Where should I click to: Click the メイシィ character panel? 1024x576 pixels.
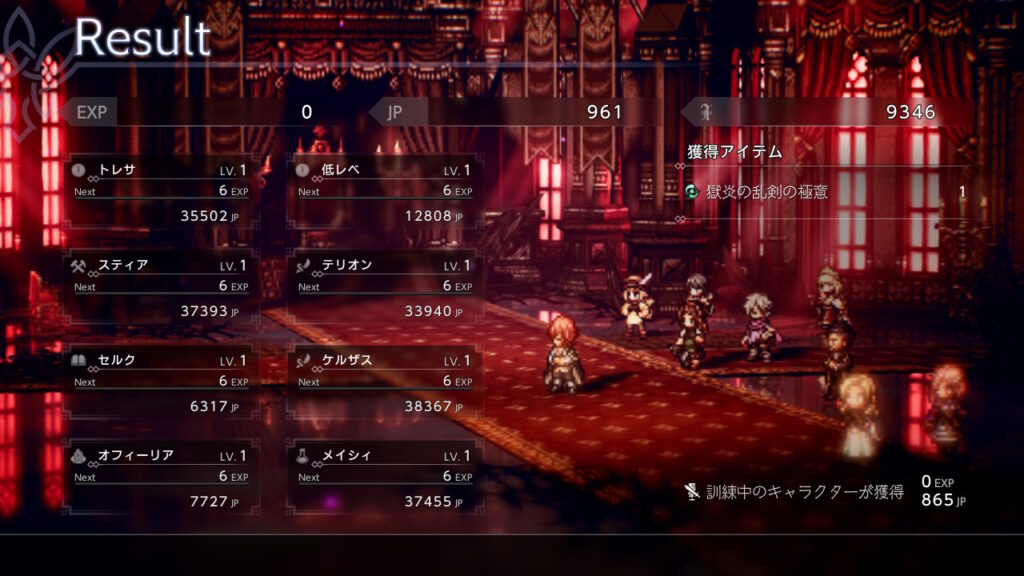[384, 477]
